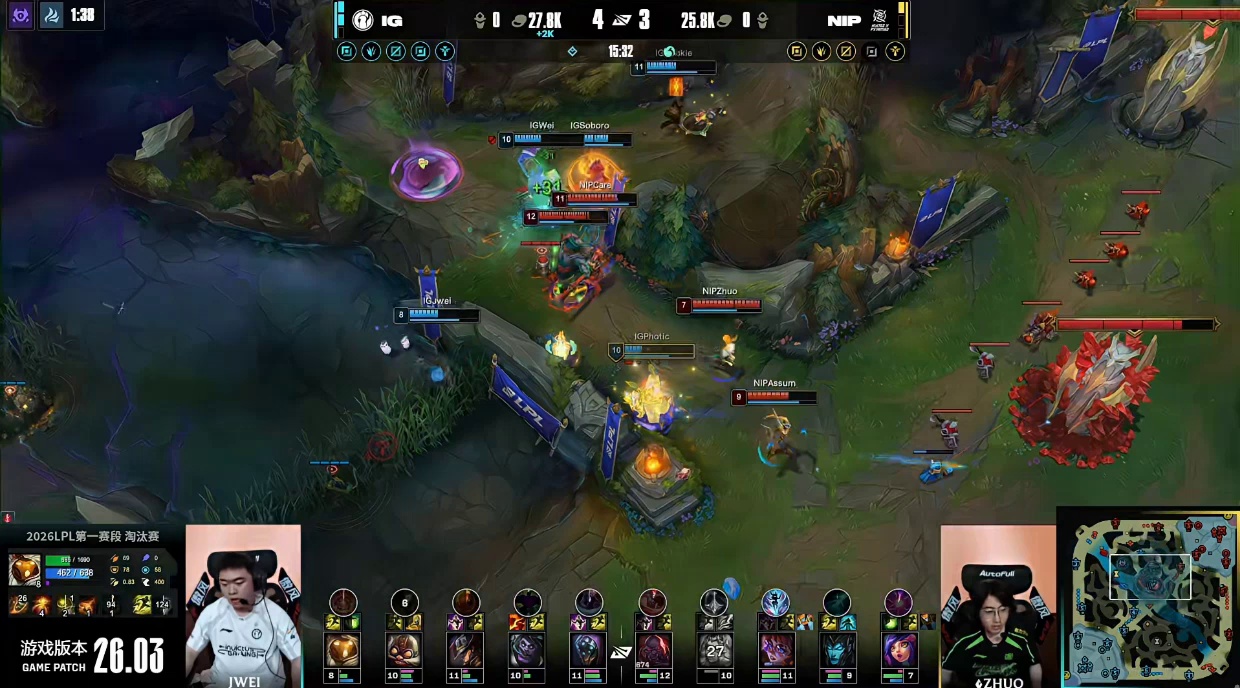
Task: Select the red-side level 12 champion portrait
Action: 652,650
